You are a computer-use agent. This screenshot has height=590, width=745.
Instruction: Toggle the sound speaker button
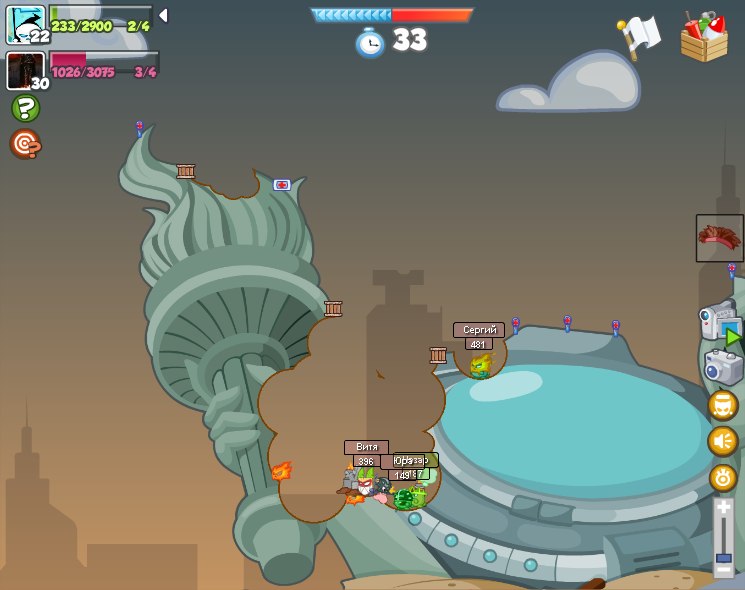tap(723, 441)
